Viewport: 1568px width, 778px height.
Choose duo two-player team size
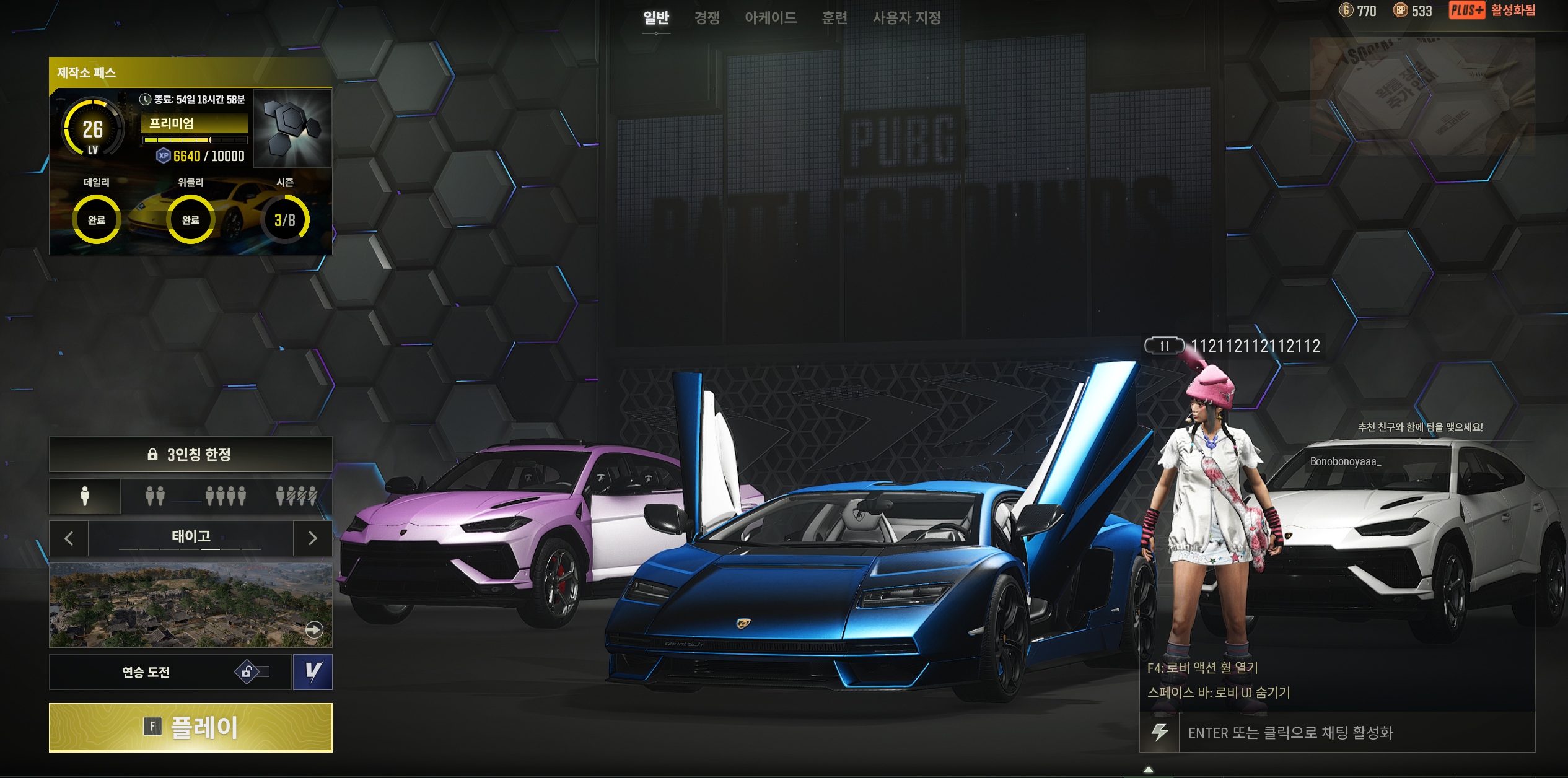click(155, 496)
